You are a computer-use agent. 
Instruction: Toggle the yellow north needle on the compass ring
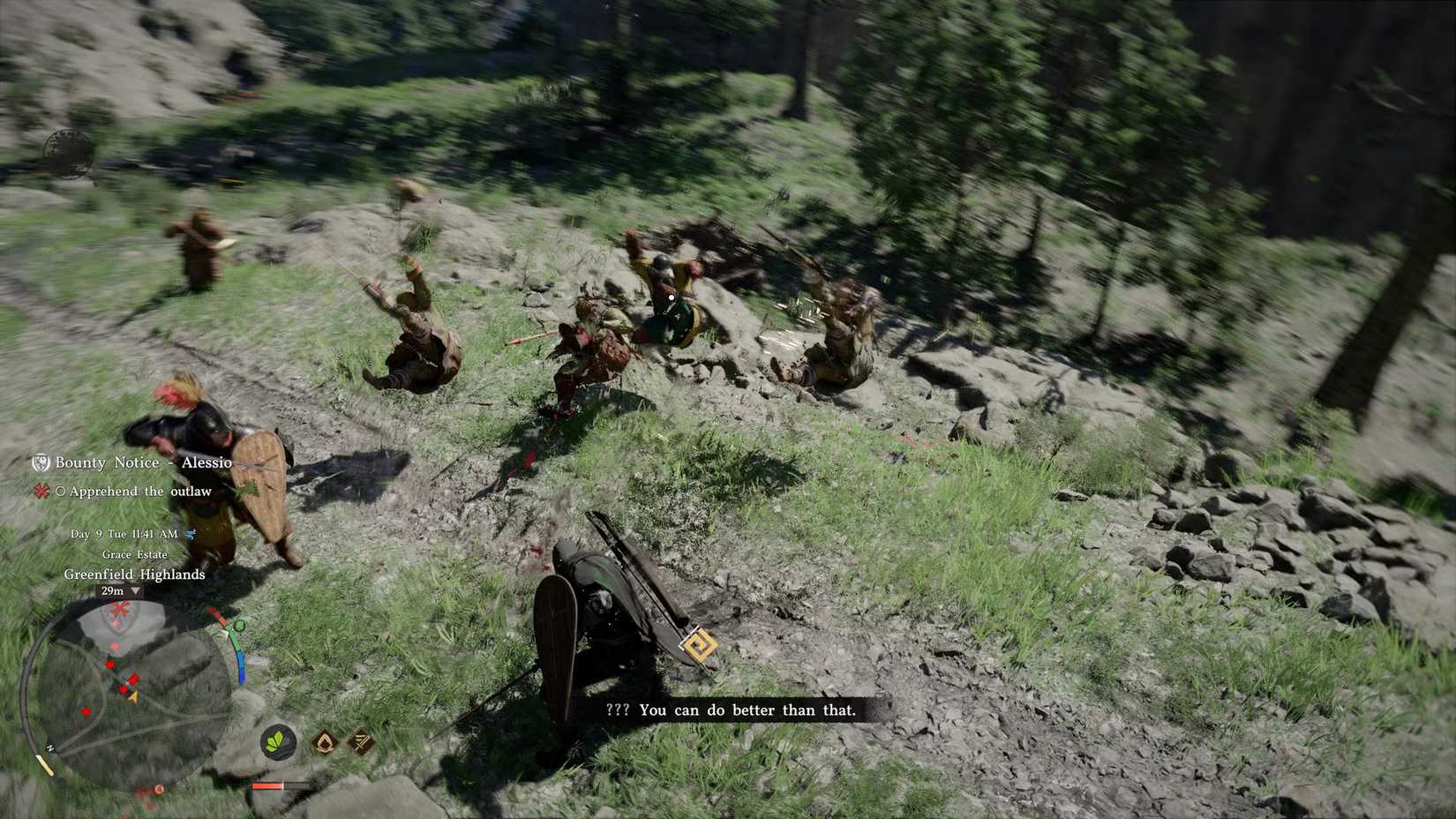point(44,764)
